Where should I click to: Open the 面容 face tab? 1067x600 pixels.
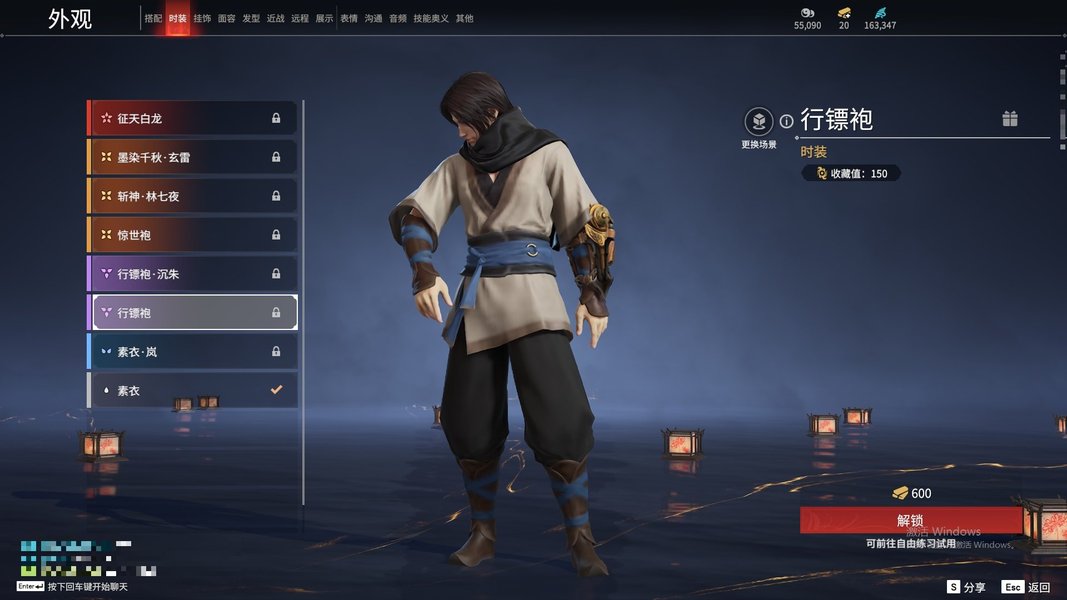[x=227, y=19]
